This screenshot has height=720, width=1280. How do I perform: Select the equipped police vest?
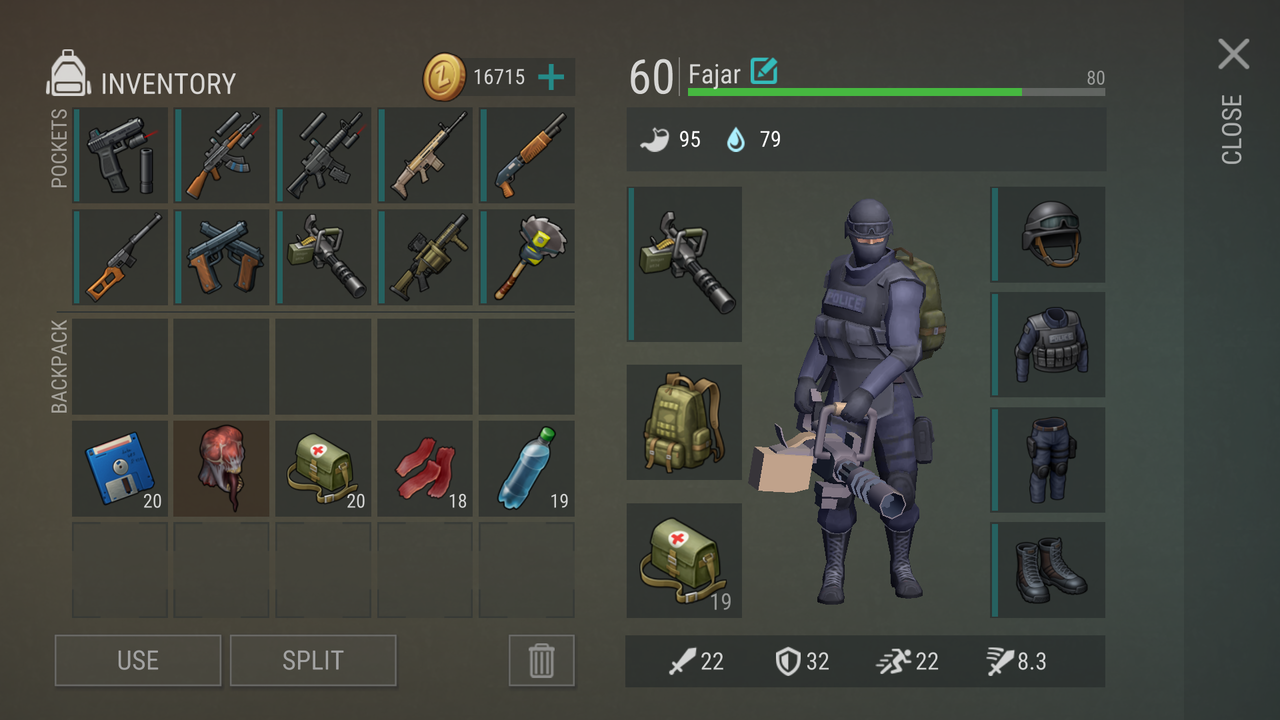(1049, 345)
